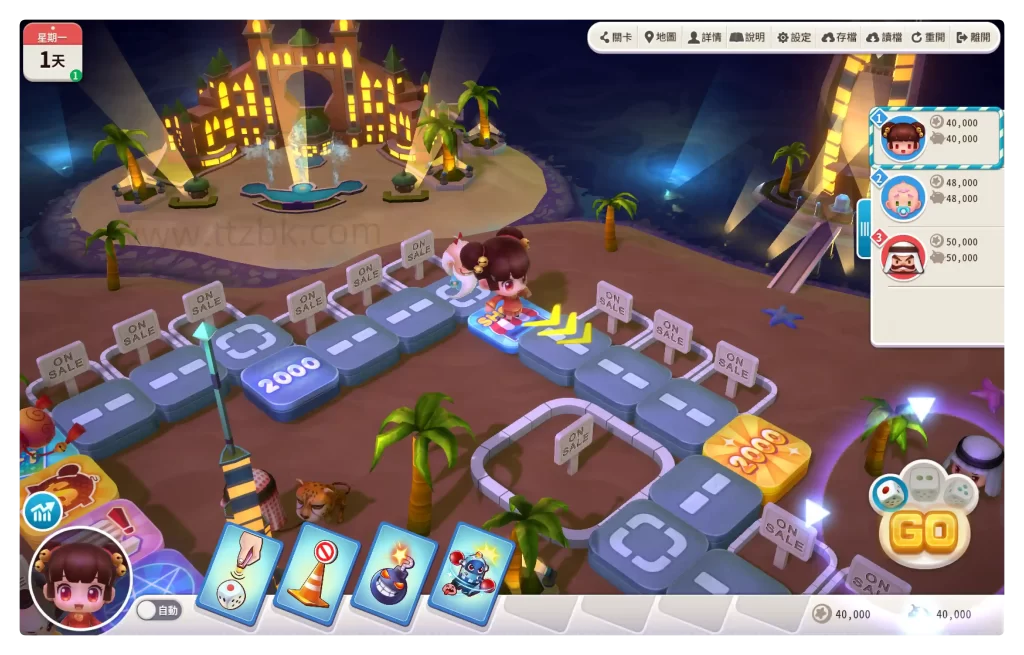
Task: Click the GO dice roll button
Action: pyautogui.click(x=922, y=532)
